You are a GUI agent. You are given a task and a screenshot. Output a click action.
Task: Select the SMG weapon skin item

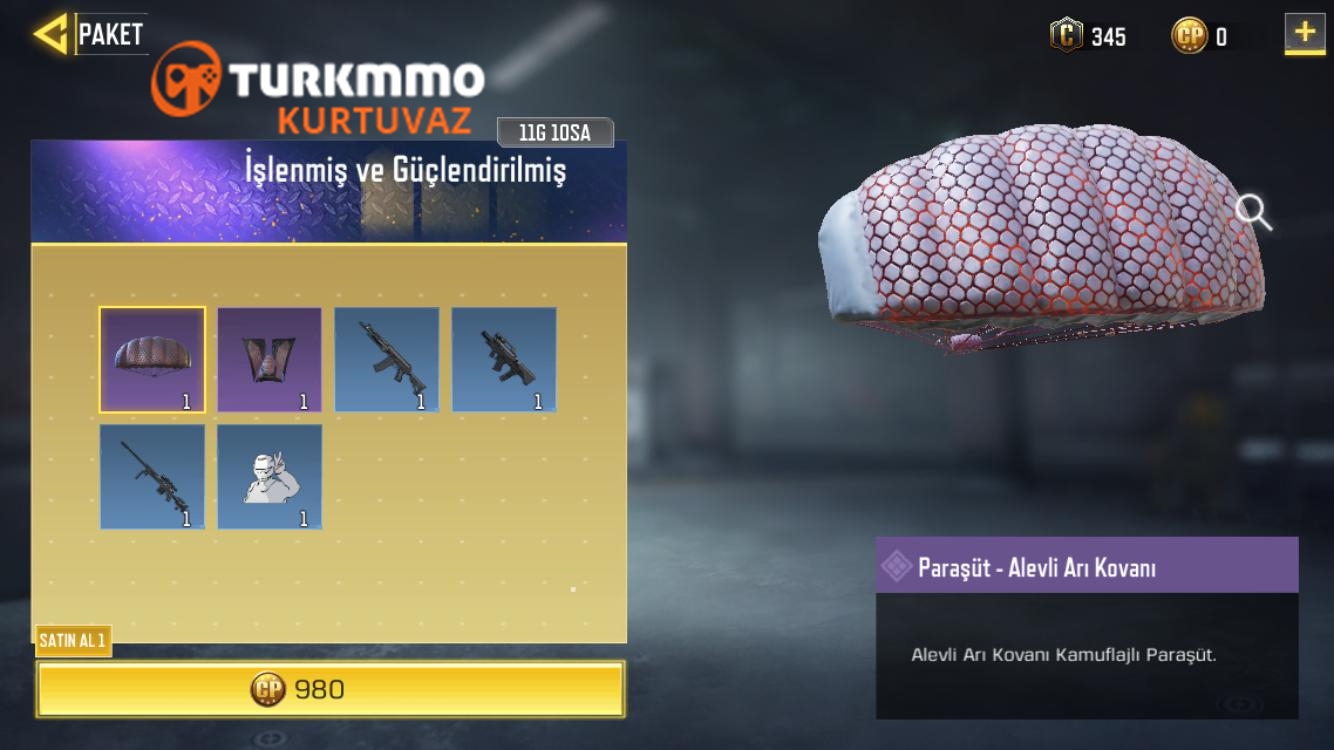click(503, 358)
